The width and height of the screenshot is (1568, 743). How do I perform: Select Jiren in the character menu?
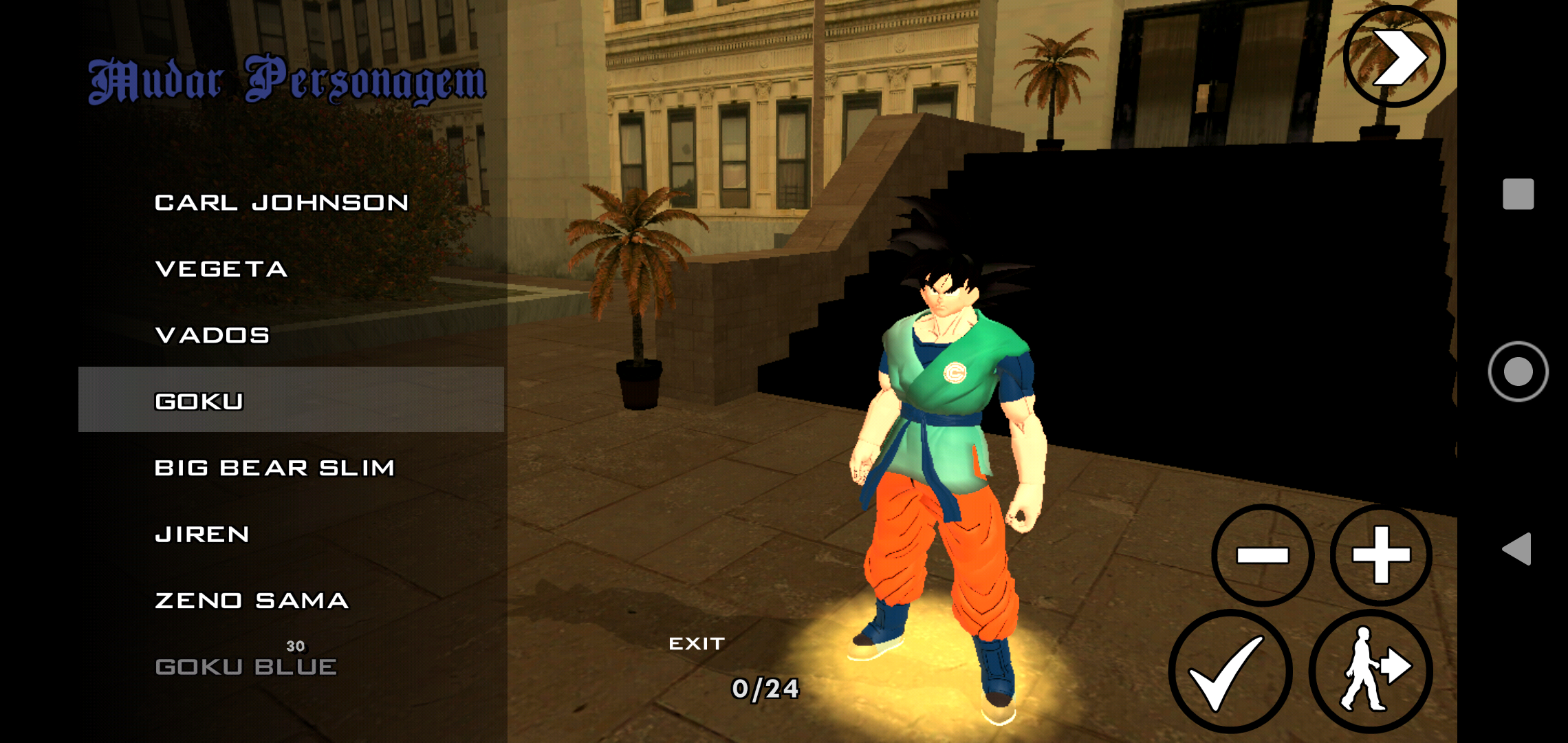(x=203, y=534)
